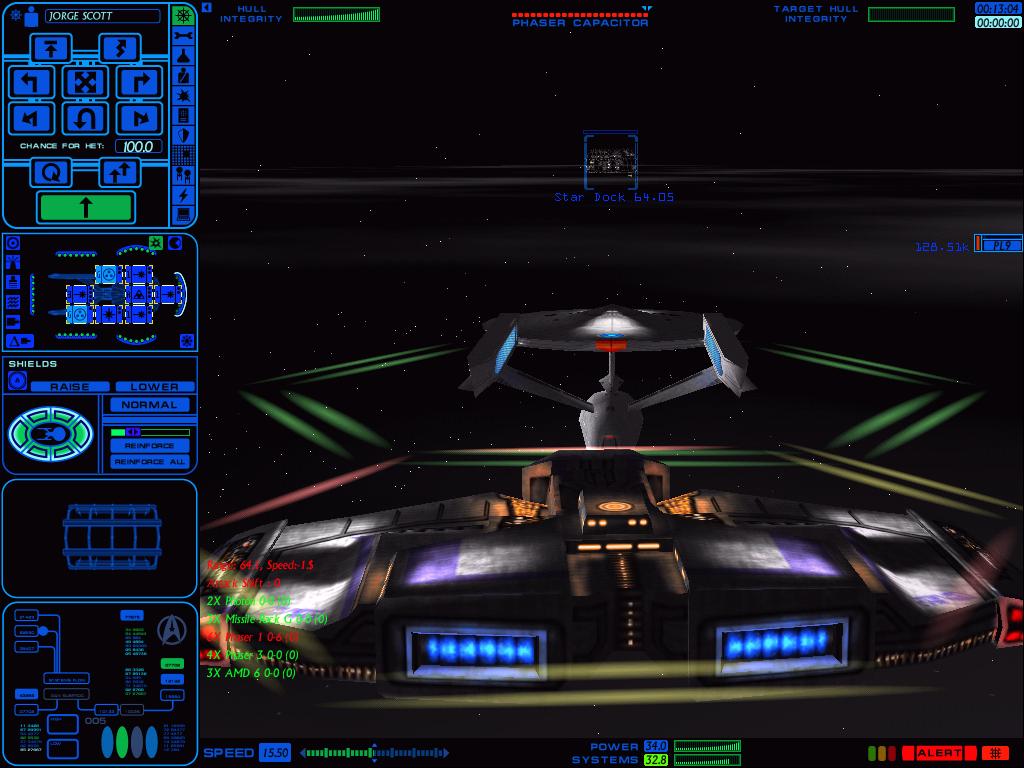Open the helm wheel panel tab
1024x768 pixels.
point(183,16)
